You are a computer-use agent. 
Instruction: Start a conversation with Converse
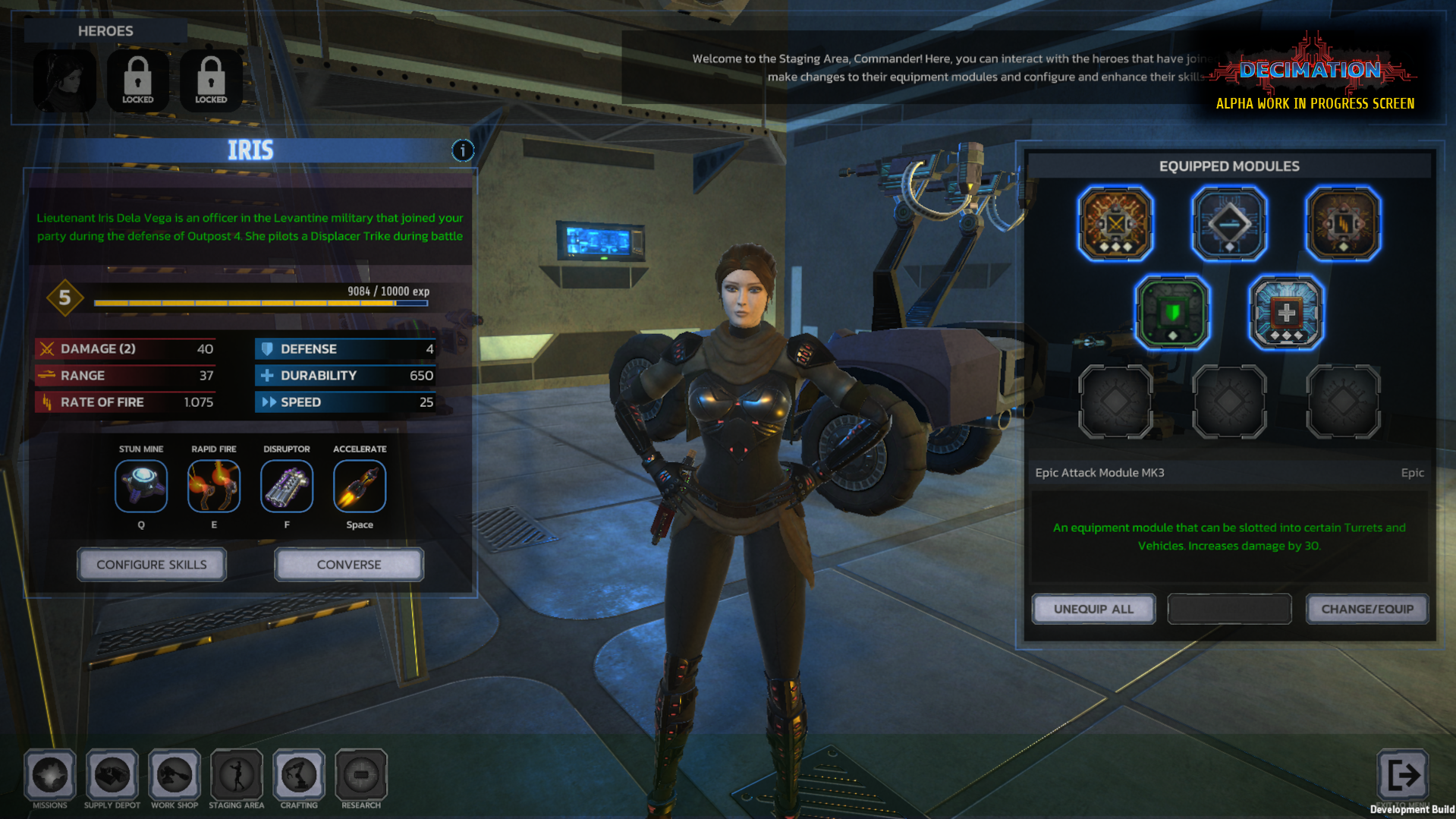[349, 565]
